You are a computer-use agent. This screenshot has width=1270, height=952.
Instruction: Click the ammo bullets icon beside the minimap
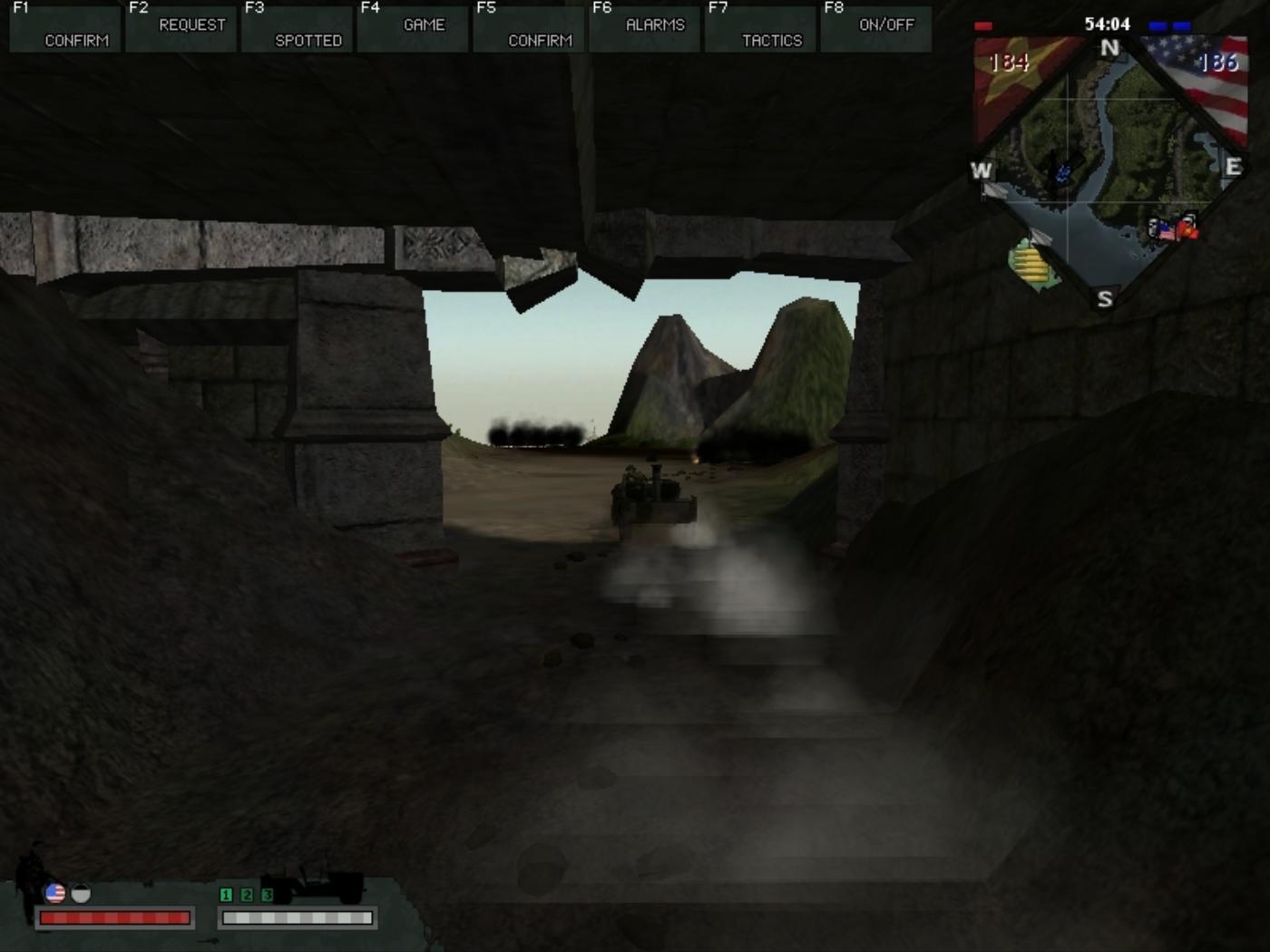pos(1034,265)
